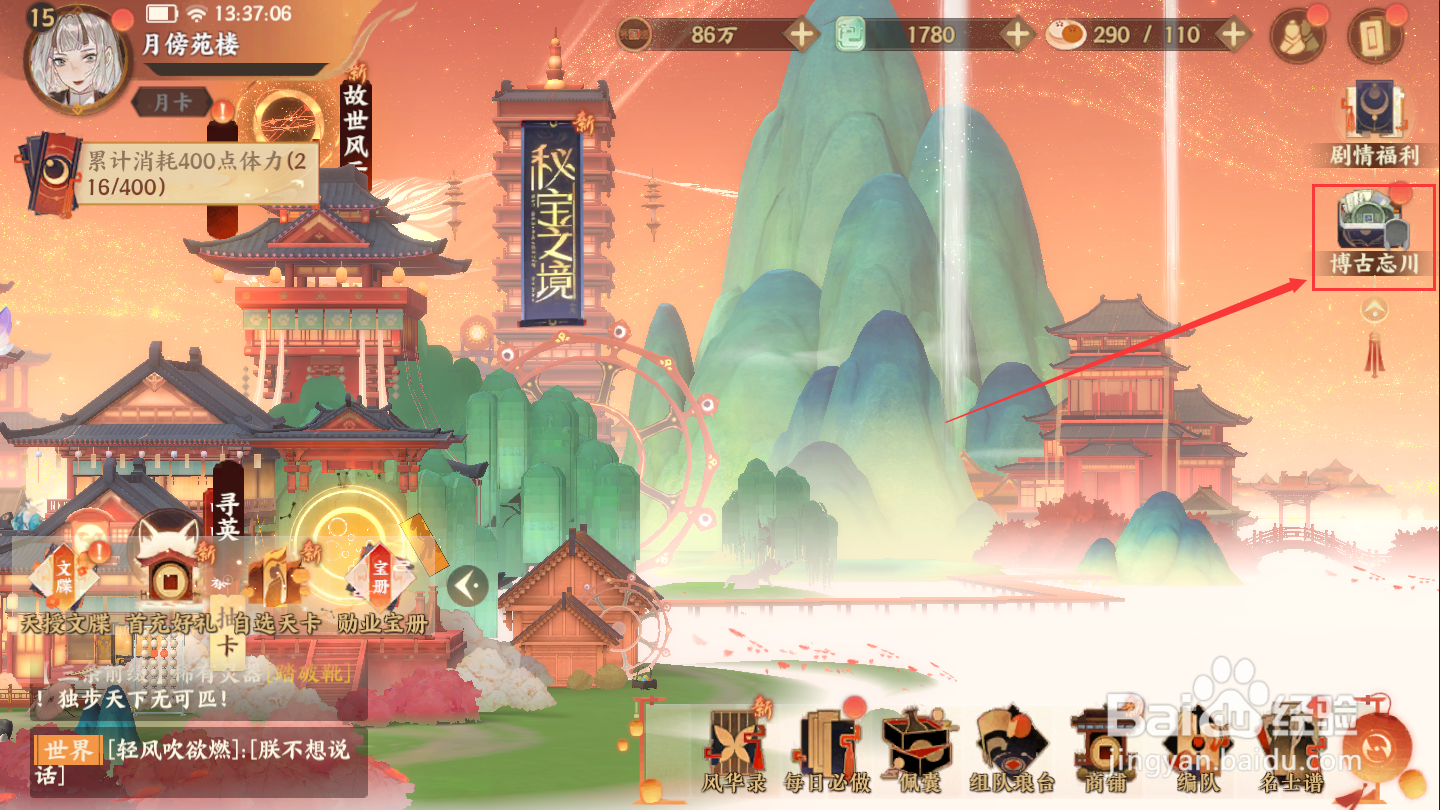Add more copper coins with the plus button

[802, 35]
